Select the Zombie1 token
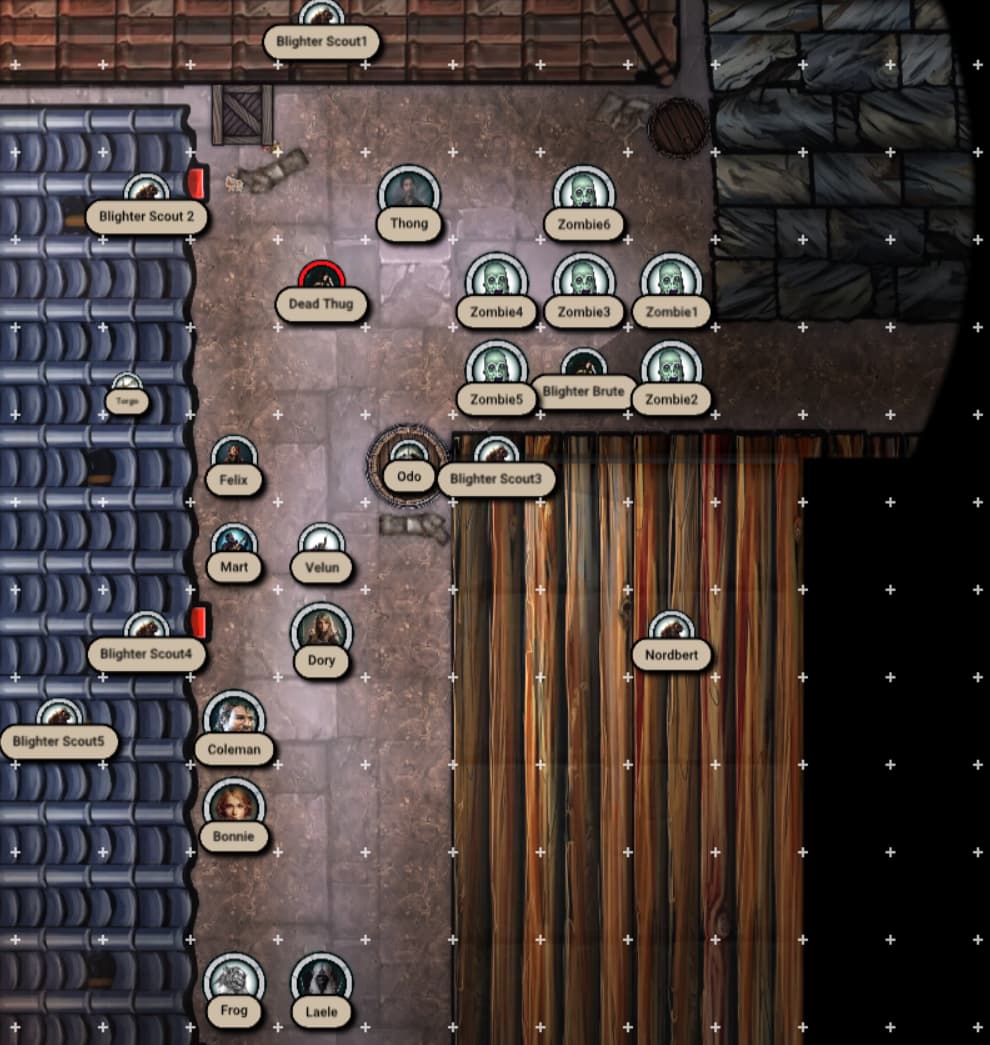The height and width of the screenshot is (1045, 990). pyautogui.click(x=670, y=282)
